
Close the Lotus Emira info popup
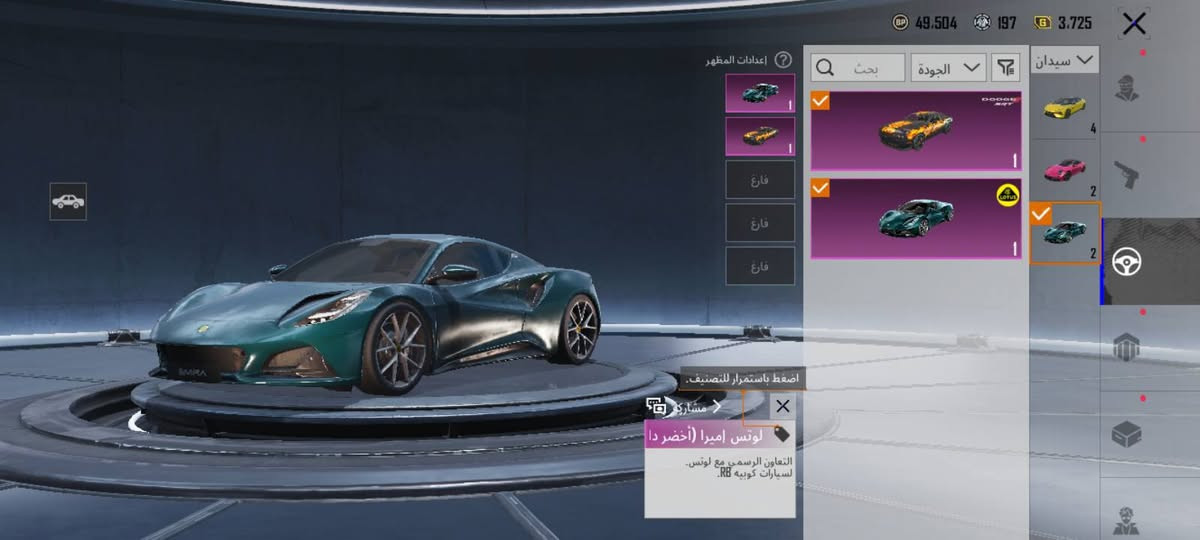click(x=782, y=406)
